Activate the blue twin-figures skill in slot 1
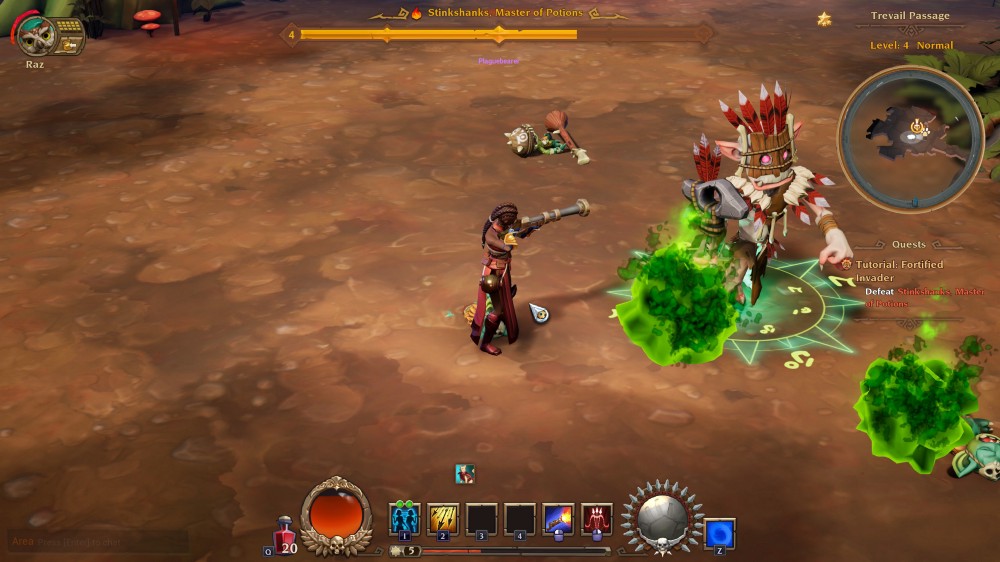Image resolution: width=1000 pixels, height=562 pixels. tap(405, 519)
